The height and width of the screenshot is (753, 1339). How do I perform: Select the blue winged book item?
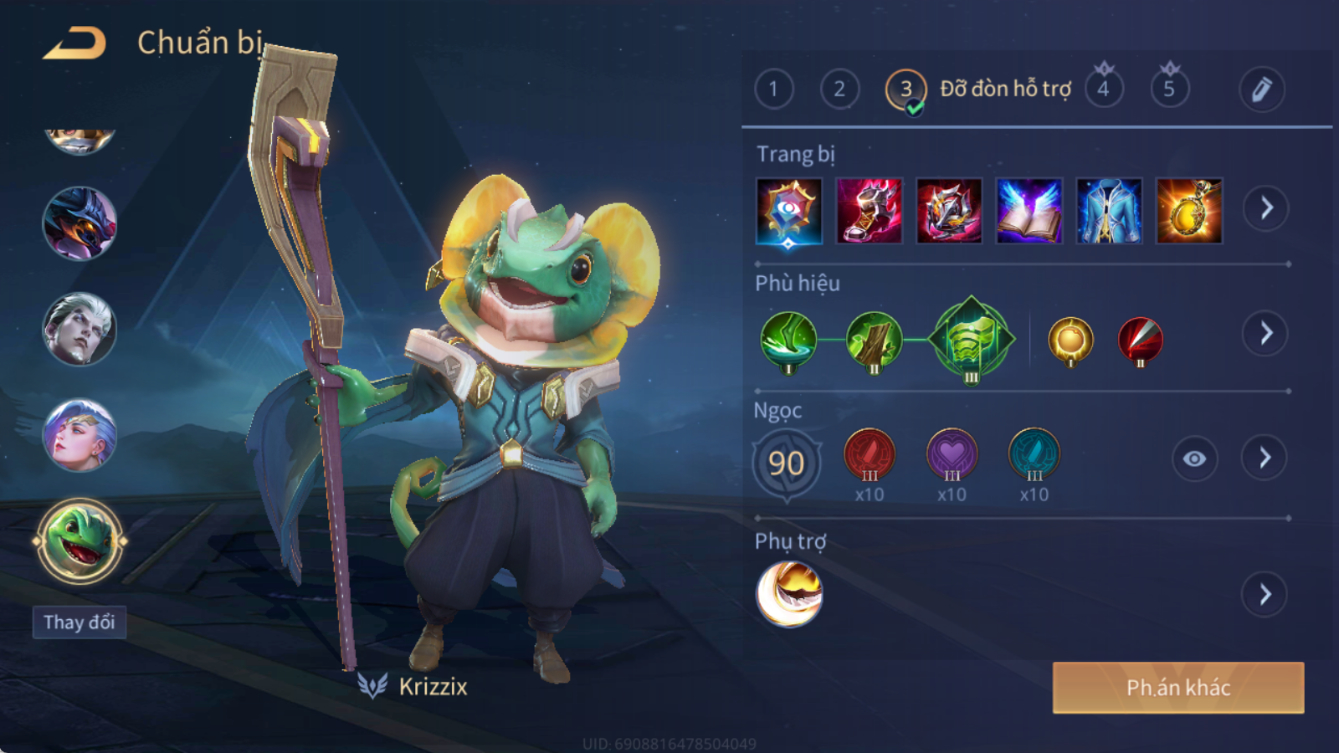pos(1029,211)
